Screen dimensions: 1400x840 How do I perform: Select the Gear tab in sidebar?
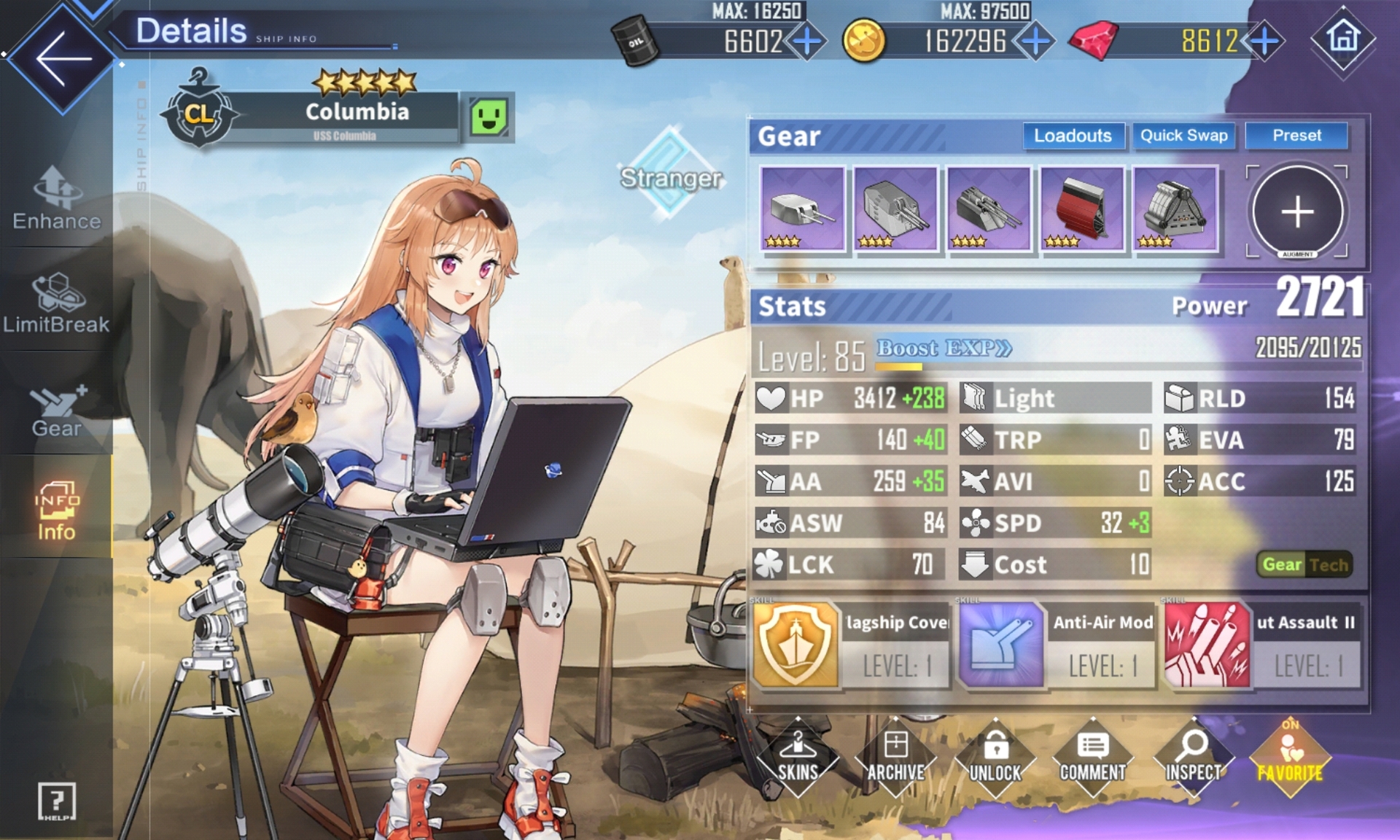[x=57, y=411]
